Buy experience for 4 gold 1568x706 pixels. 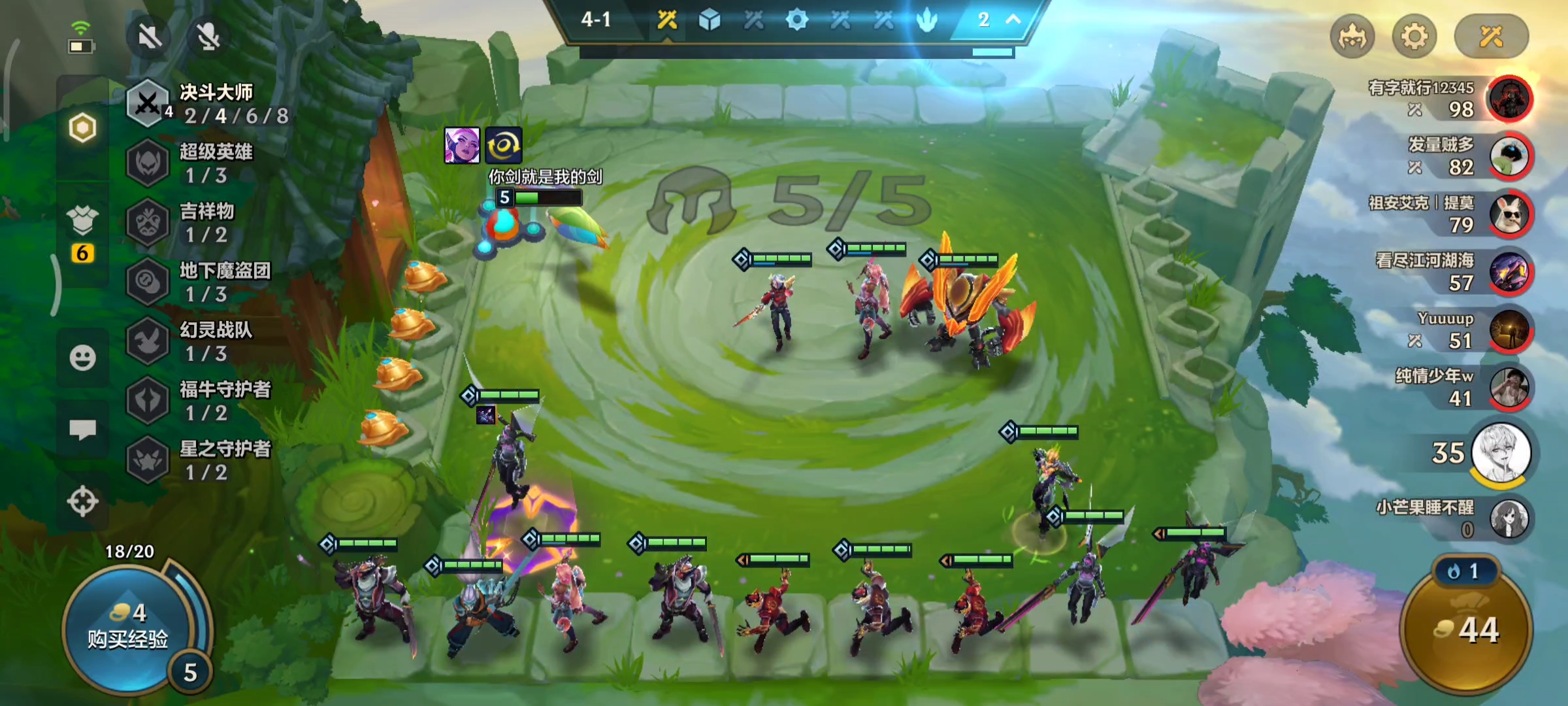[x=127, y=628]
